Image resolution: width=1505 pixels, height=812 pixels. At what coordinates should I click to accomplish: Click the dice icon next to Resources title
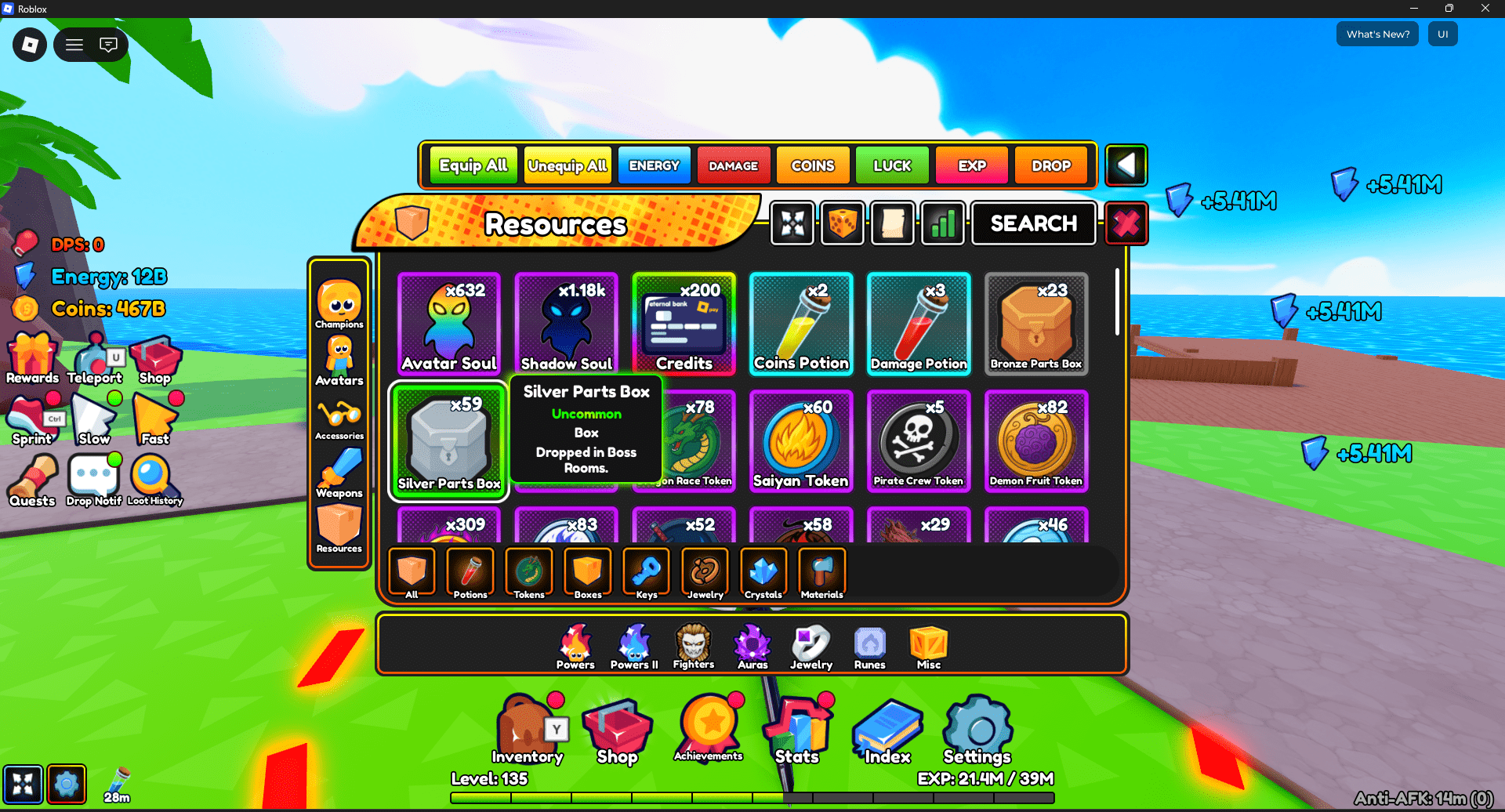click(842, 223)
